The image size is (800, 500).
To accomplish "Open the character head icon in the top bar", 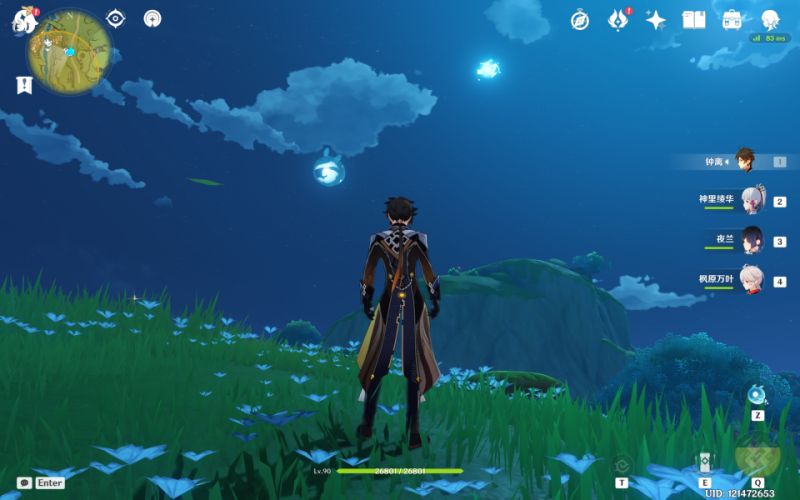I will pyautogui.click(x=770, y=20).
